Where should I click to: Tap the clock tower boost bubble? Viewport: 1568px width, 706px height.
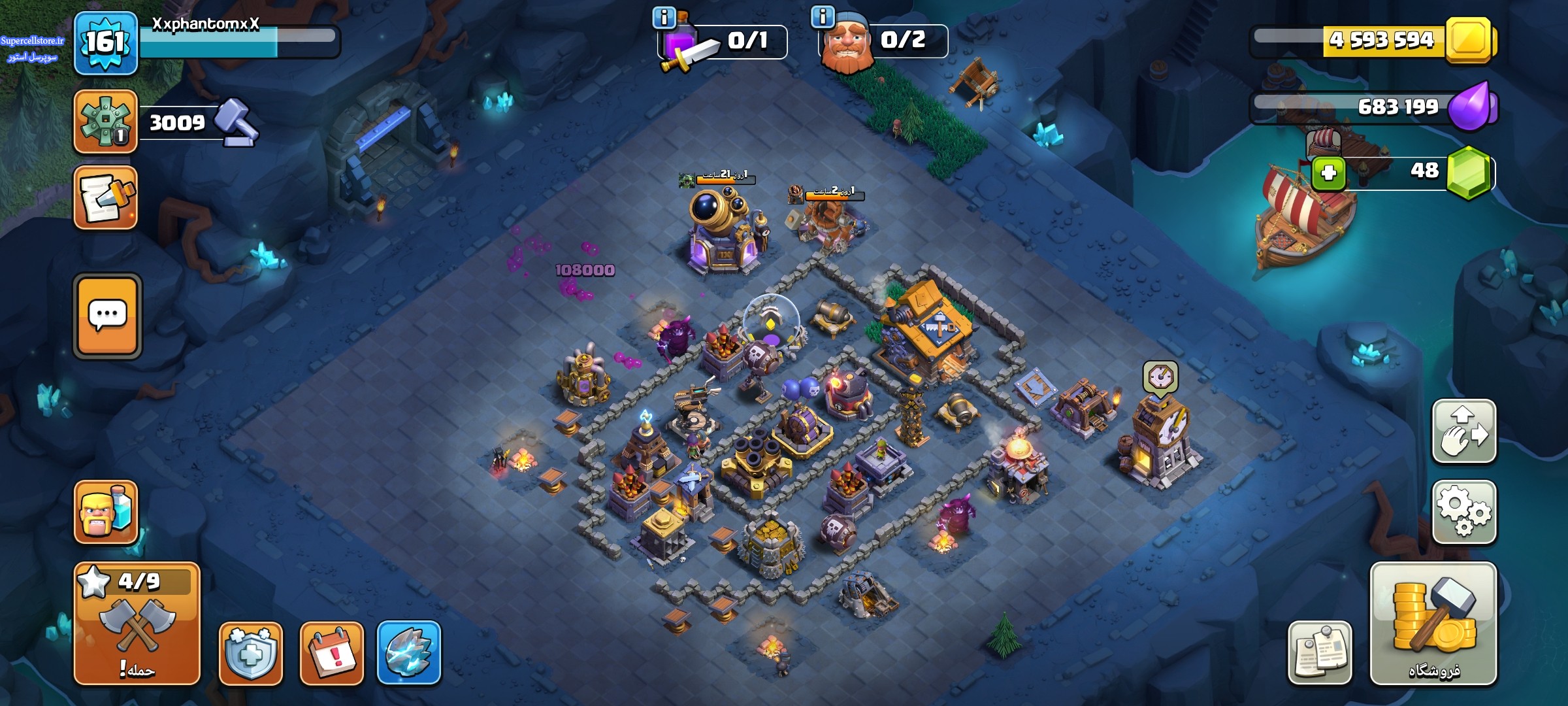(x=1160, y=377)
